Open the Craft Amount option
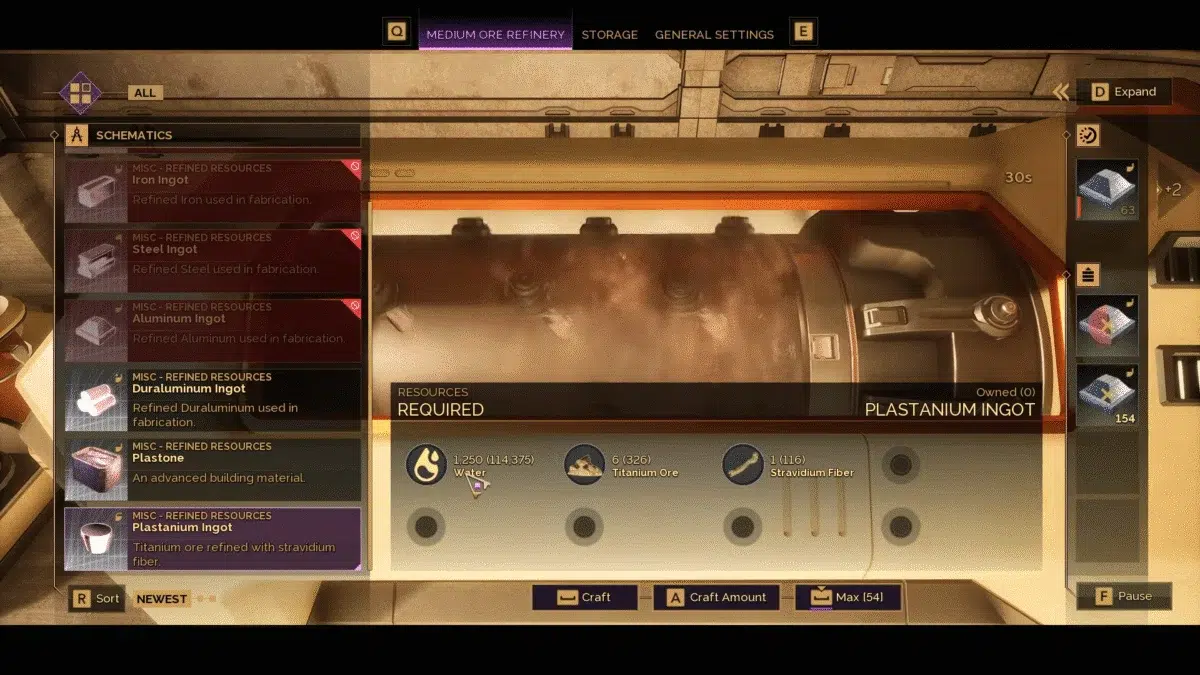The image size is (1200, 675). [717, 597]
